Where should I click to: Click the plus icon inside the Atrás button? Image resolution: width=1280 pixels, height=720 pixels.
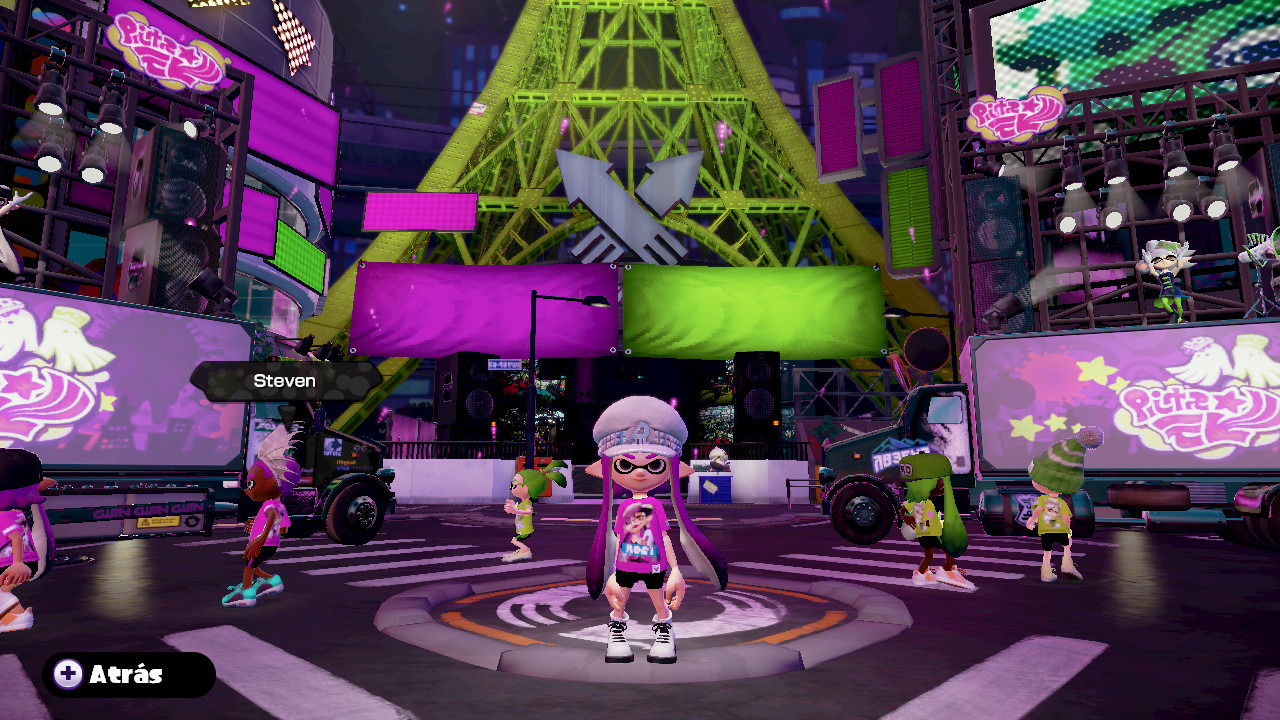(x=66, y=674)
